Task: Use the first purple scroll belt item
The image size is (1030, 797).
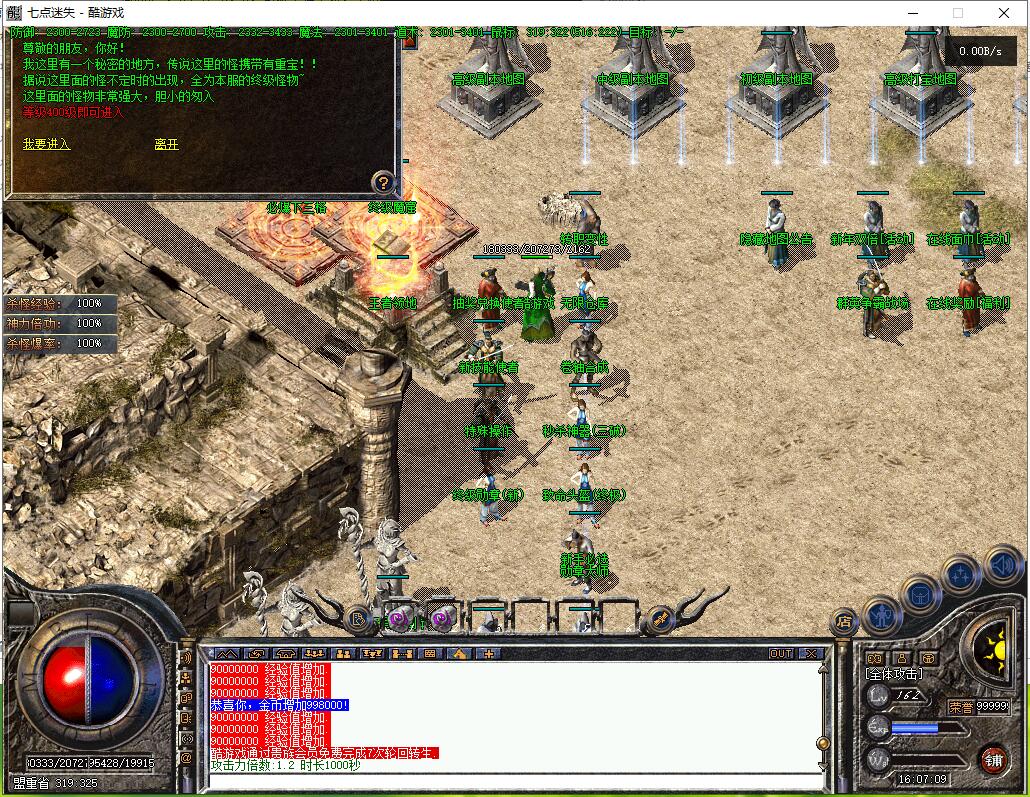Action: coord(400,618)
